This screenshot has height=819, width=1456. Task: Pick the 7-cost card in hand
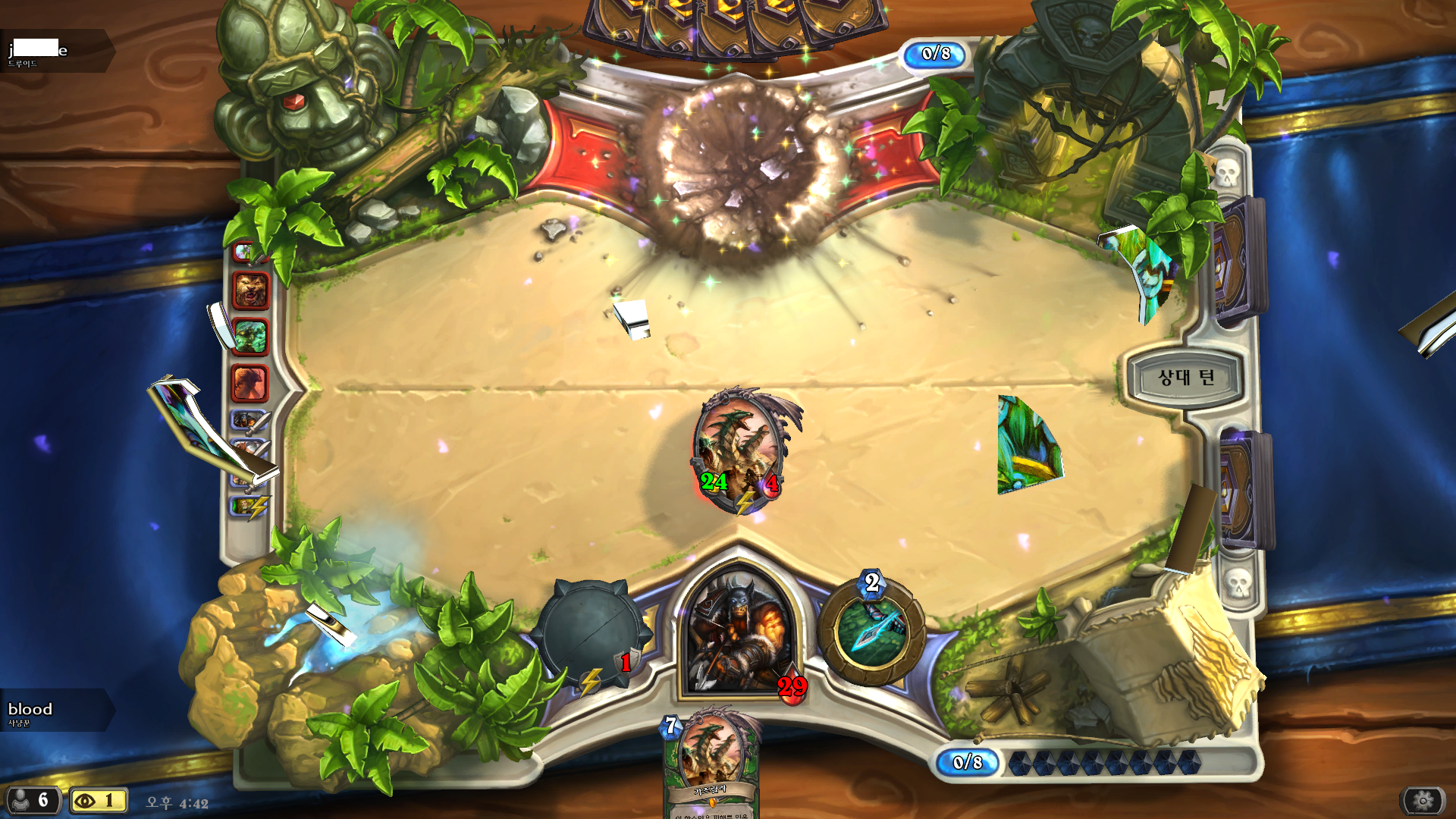(x=711, y=766)
